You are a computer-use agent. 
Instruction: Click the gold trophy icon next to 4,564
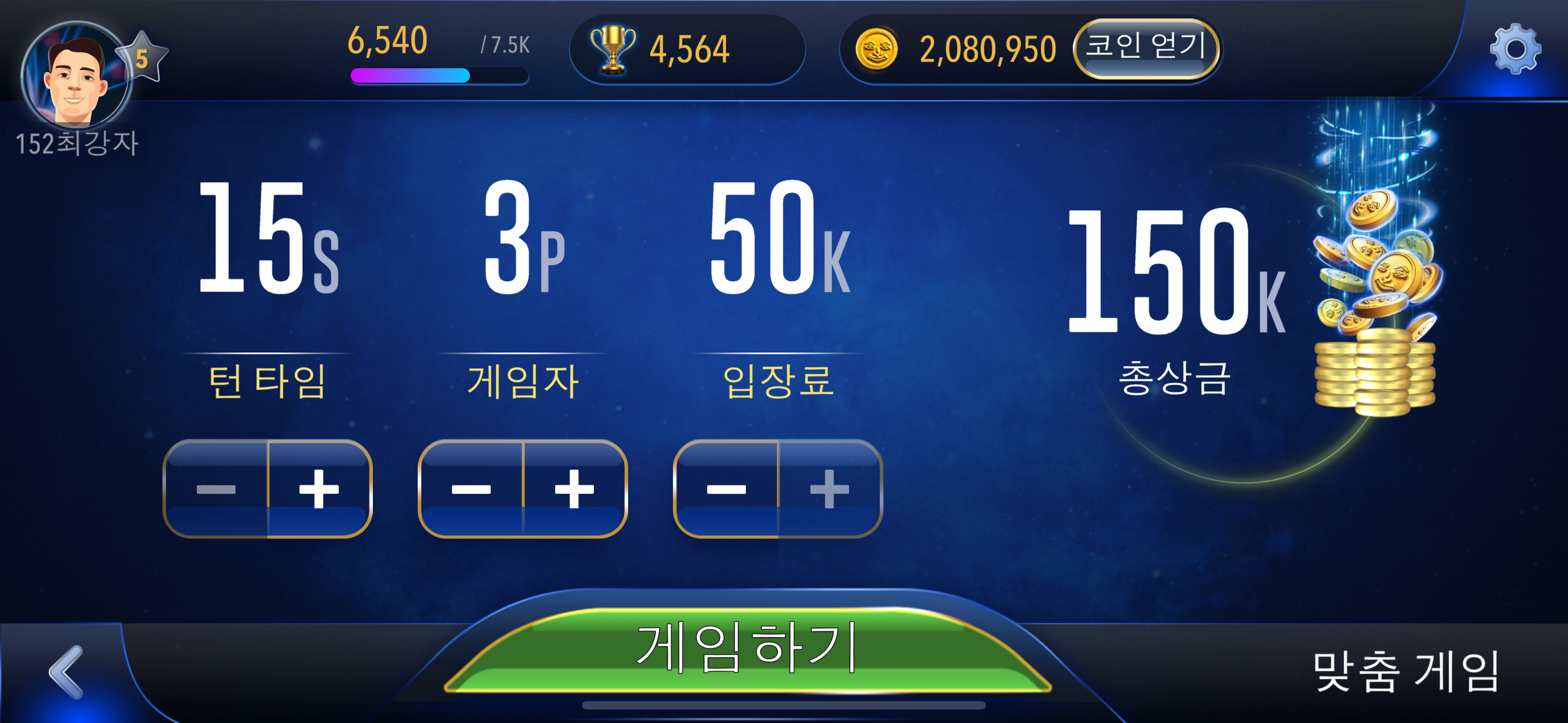(x=613, y=49)
